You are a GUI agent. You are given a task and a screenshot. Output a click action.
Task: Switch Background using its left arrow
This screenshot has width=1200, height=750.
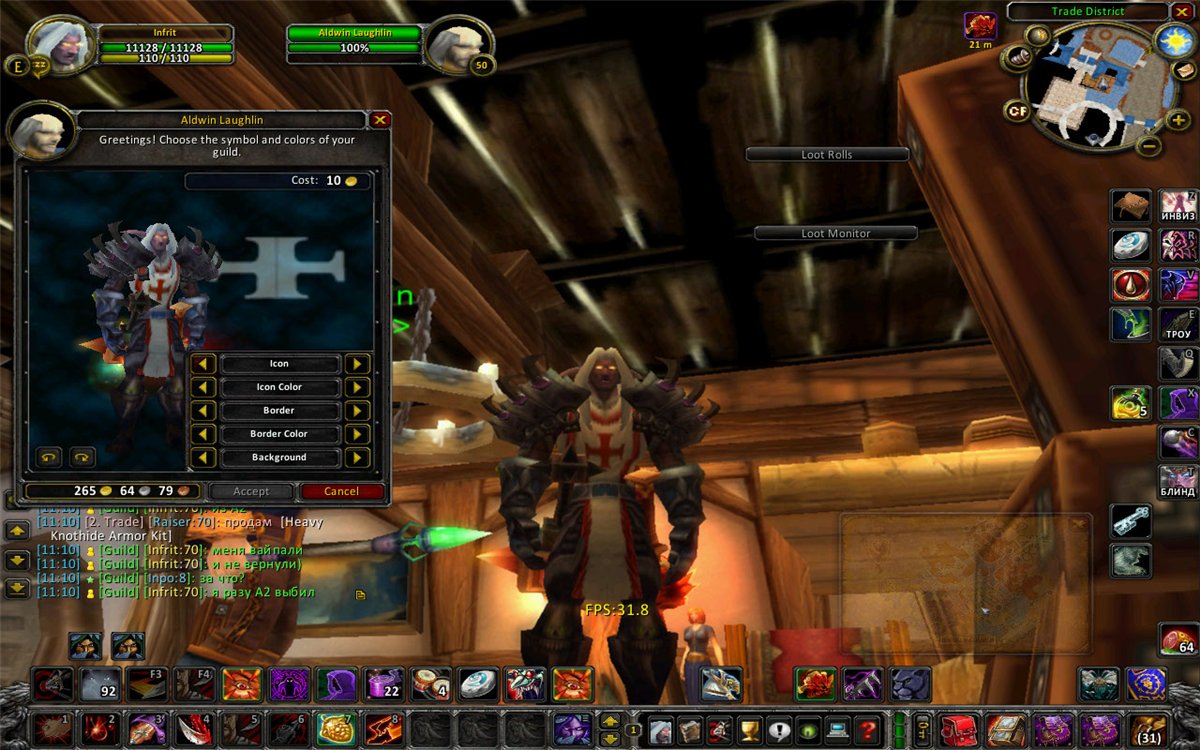203,457
